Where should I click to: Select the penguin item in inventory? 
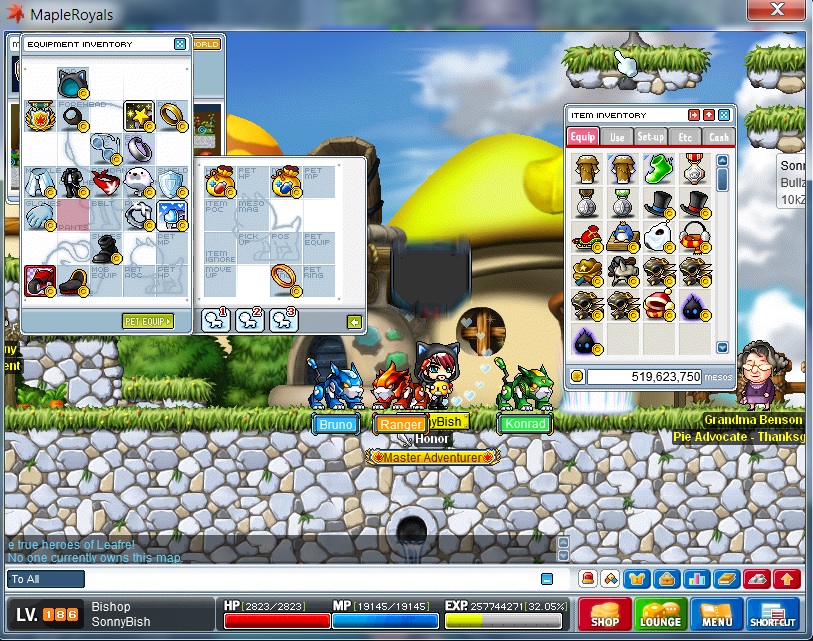pyautogui.click(x=622, y=238)
